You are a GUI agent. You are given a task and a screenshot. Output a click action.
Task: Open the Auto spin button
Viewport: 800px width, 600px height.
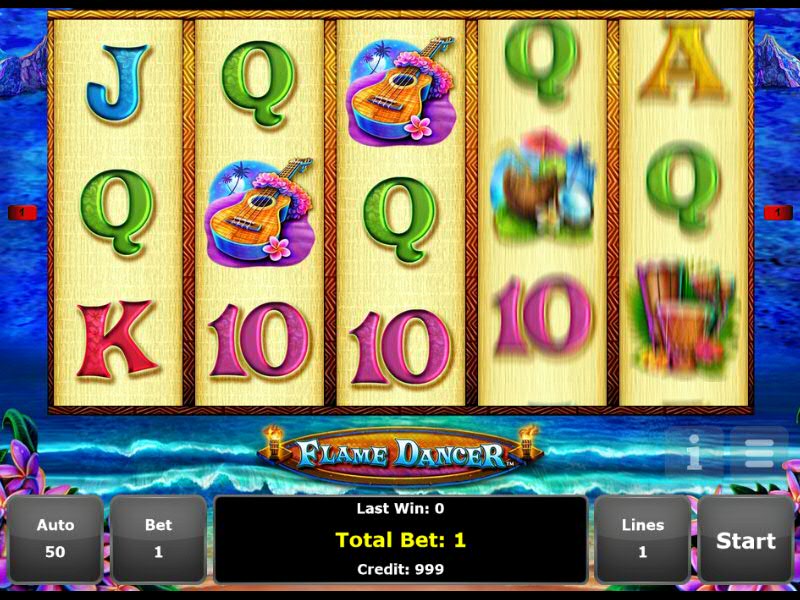click(x=55, y=538)
